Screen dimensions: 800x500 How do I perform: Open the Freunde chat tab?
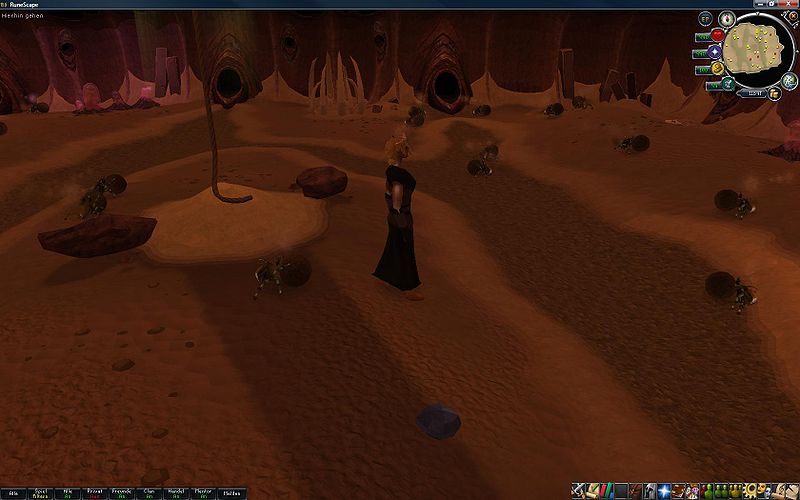click(122, 492)
